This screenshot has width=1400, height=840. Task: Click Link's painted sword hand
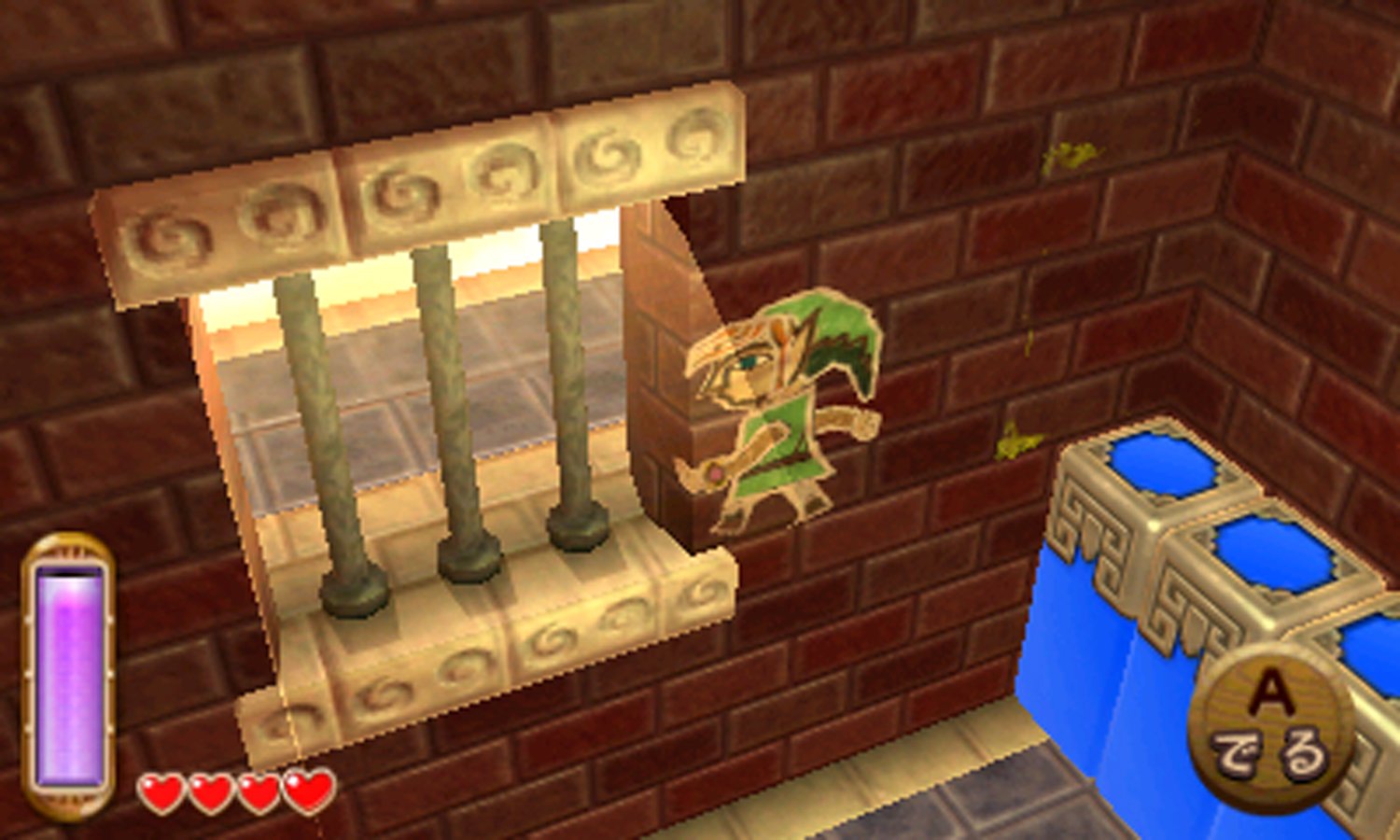tap(711, 476)
